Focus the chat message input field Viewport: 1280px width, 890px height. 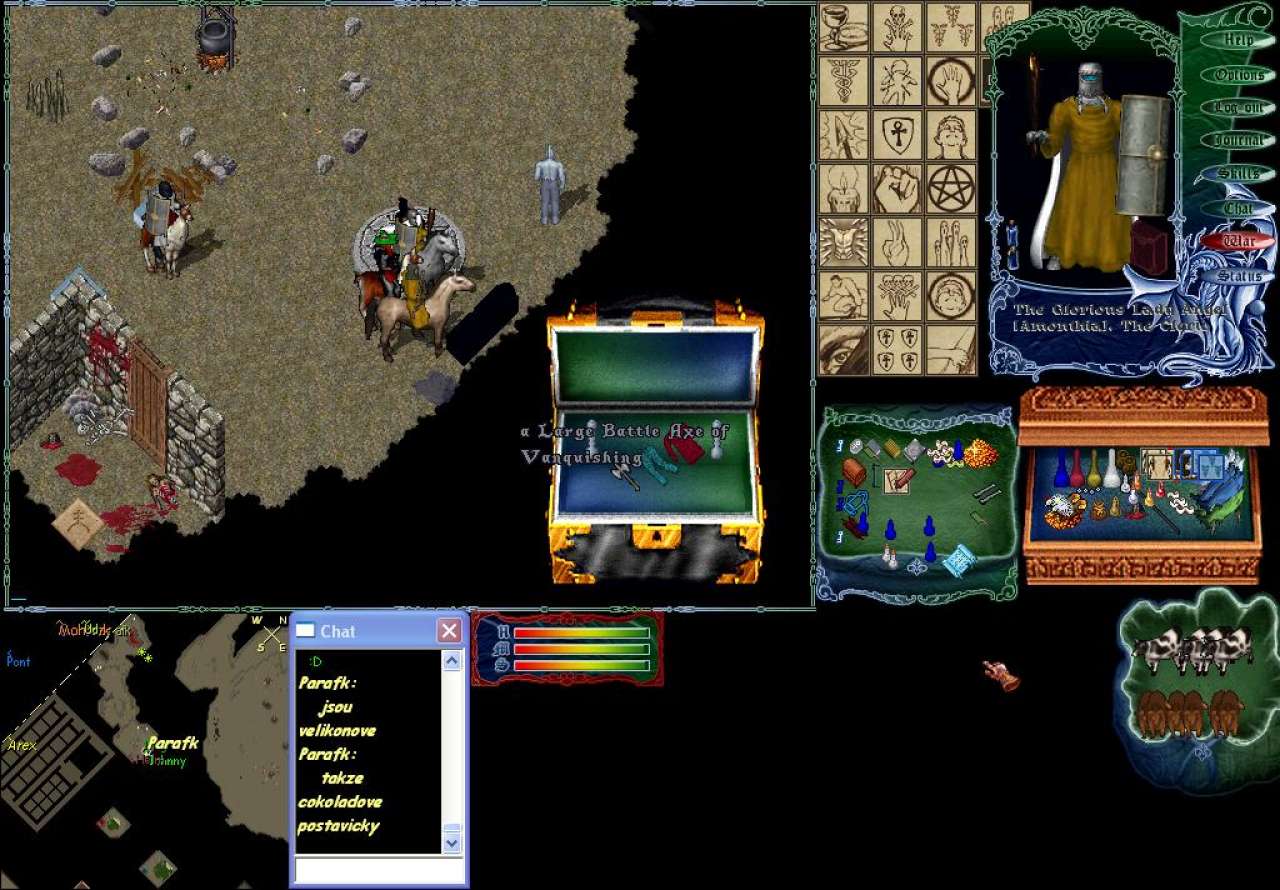click(x=378, y=871)
